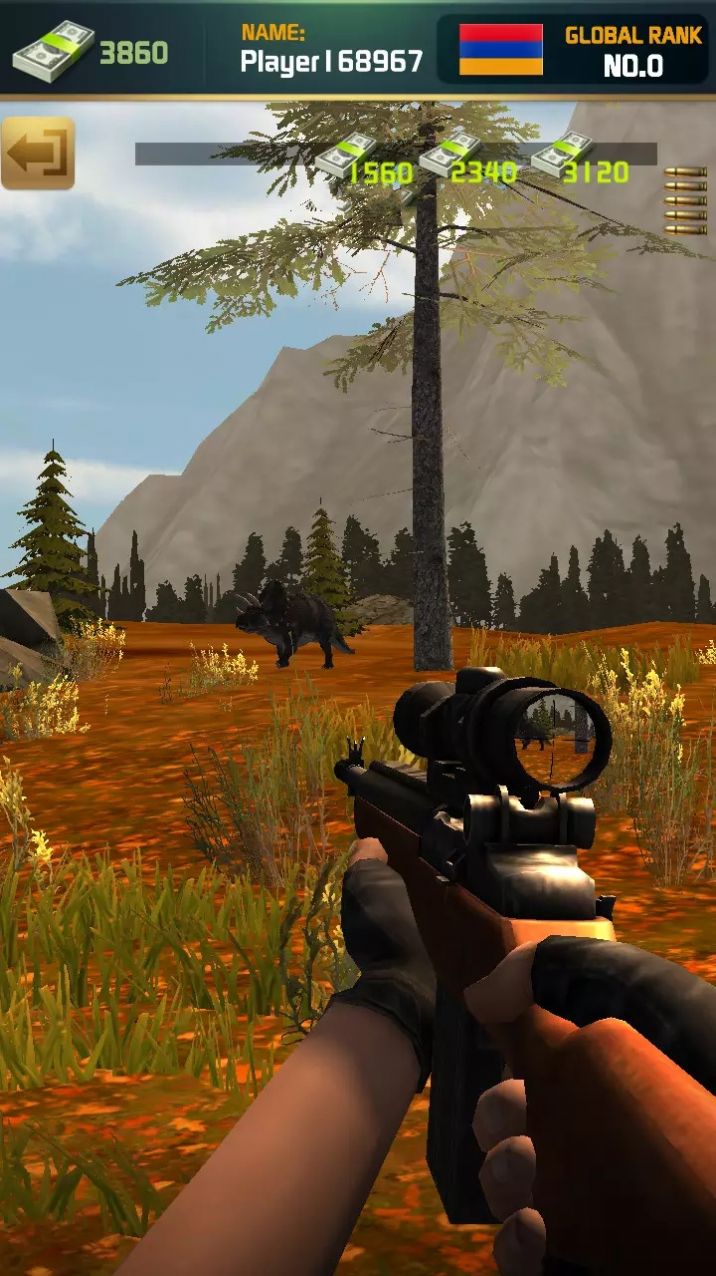Open the player name Player168967
This screenshot has height=1276, width=716.
(331, 61)
